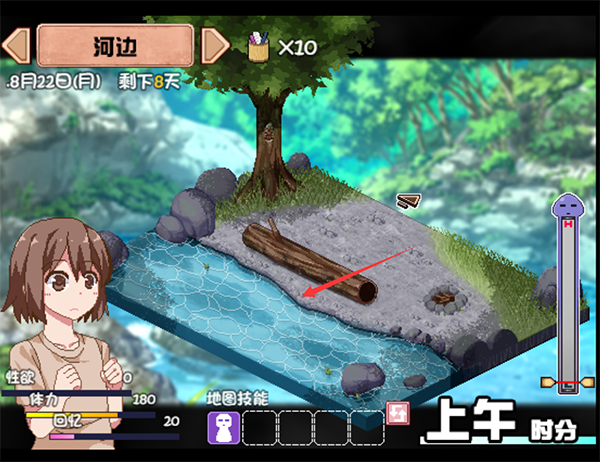The image size is (600, 462).
Task: Go to the previous location with the left arrow
Action: (16, 46)
